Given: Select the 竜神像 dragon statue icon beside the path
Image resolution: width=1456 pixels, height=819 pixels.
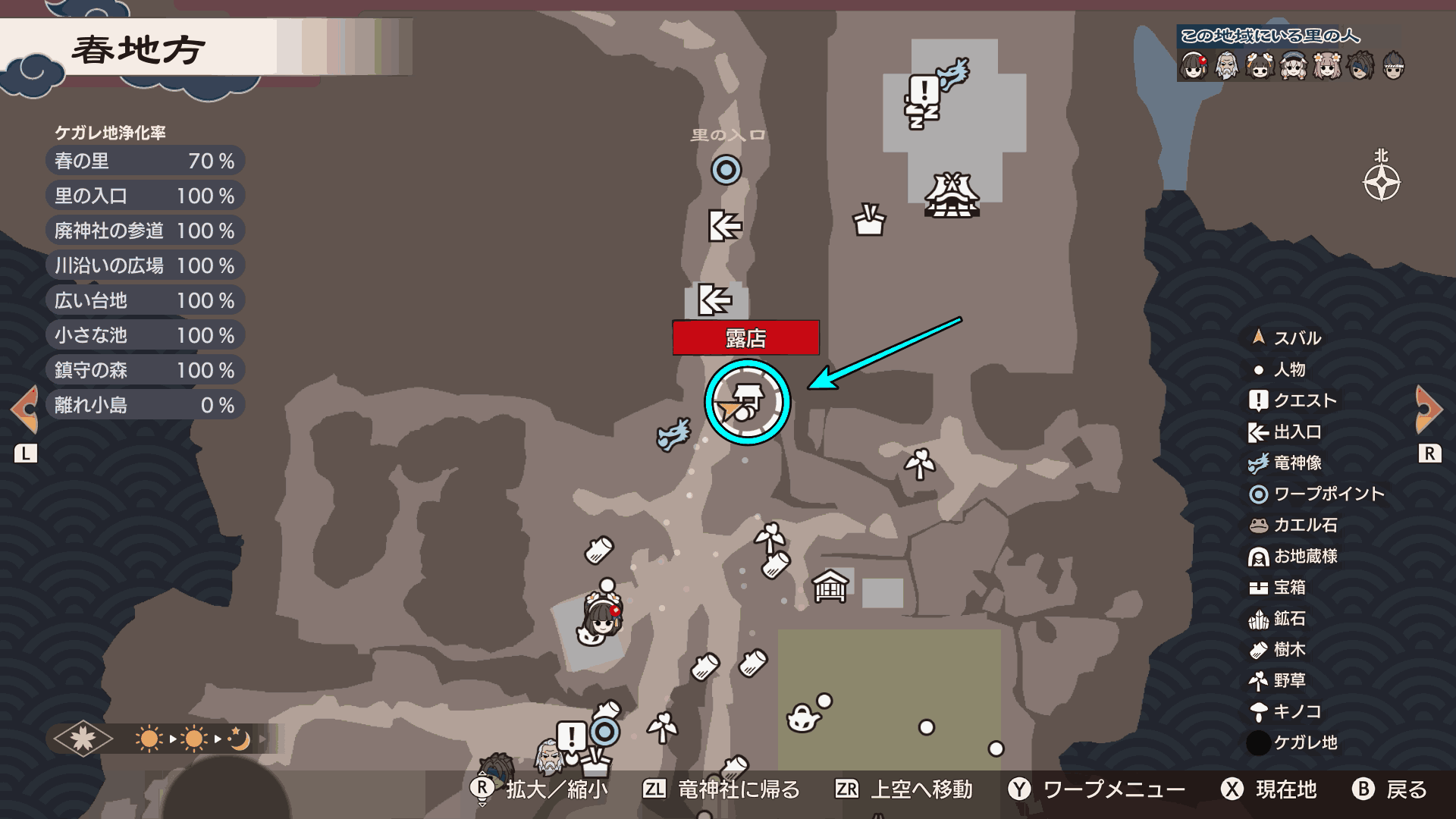Looking at the screenshot, I should [673, 435].
